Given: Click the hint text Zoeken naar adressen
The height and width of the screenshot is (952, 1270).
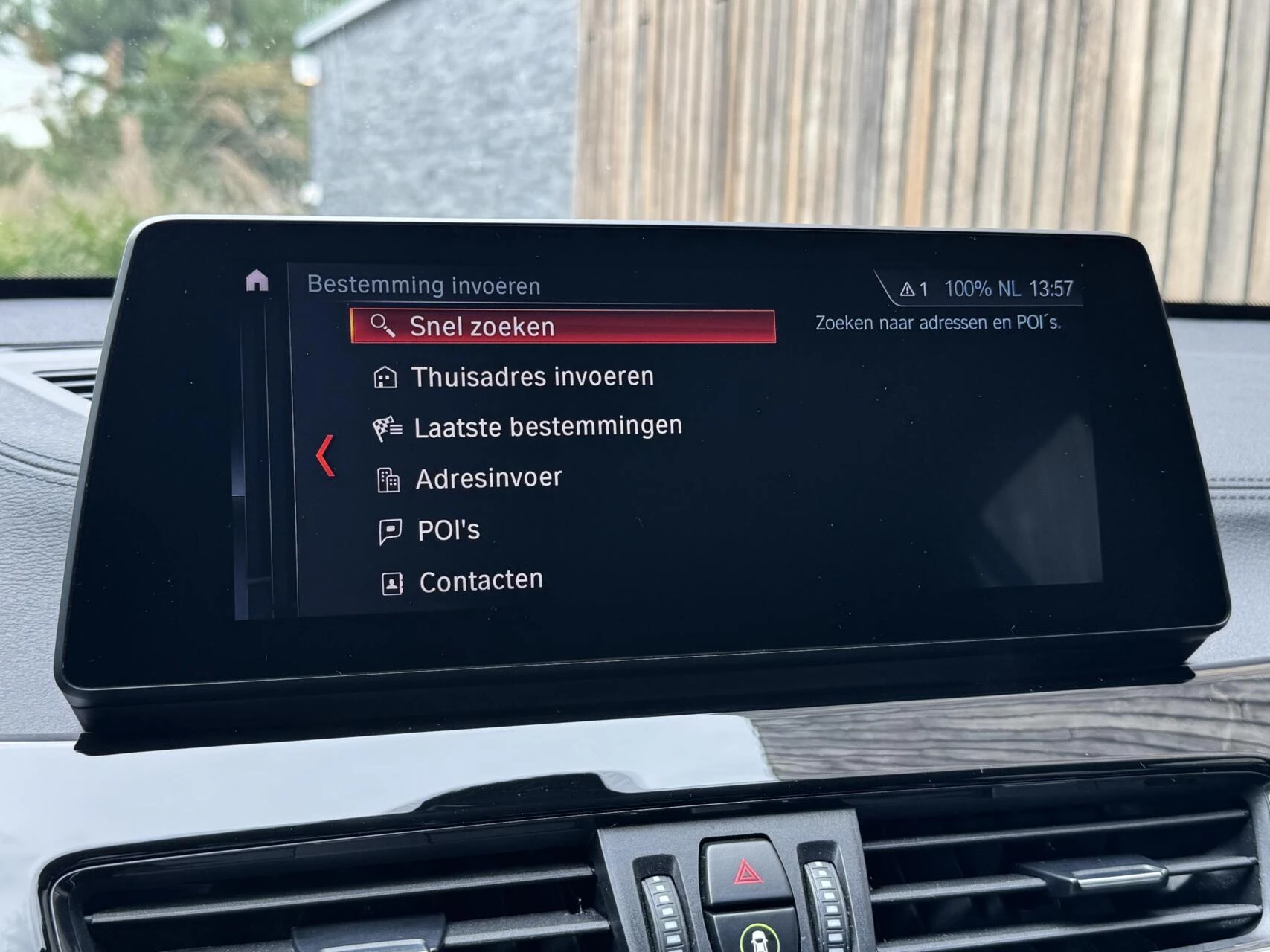Looking at the screenshot, I should pos(939,321).
